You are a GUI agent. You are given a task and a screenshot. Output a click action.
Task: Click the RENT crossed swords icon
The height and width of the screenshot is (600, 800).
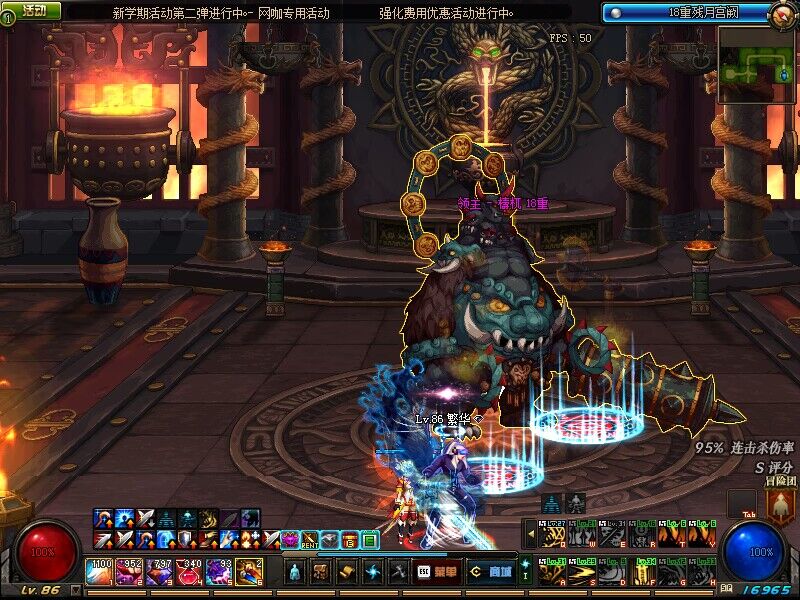coord(310,540)
